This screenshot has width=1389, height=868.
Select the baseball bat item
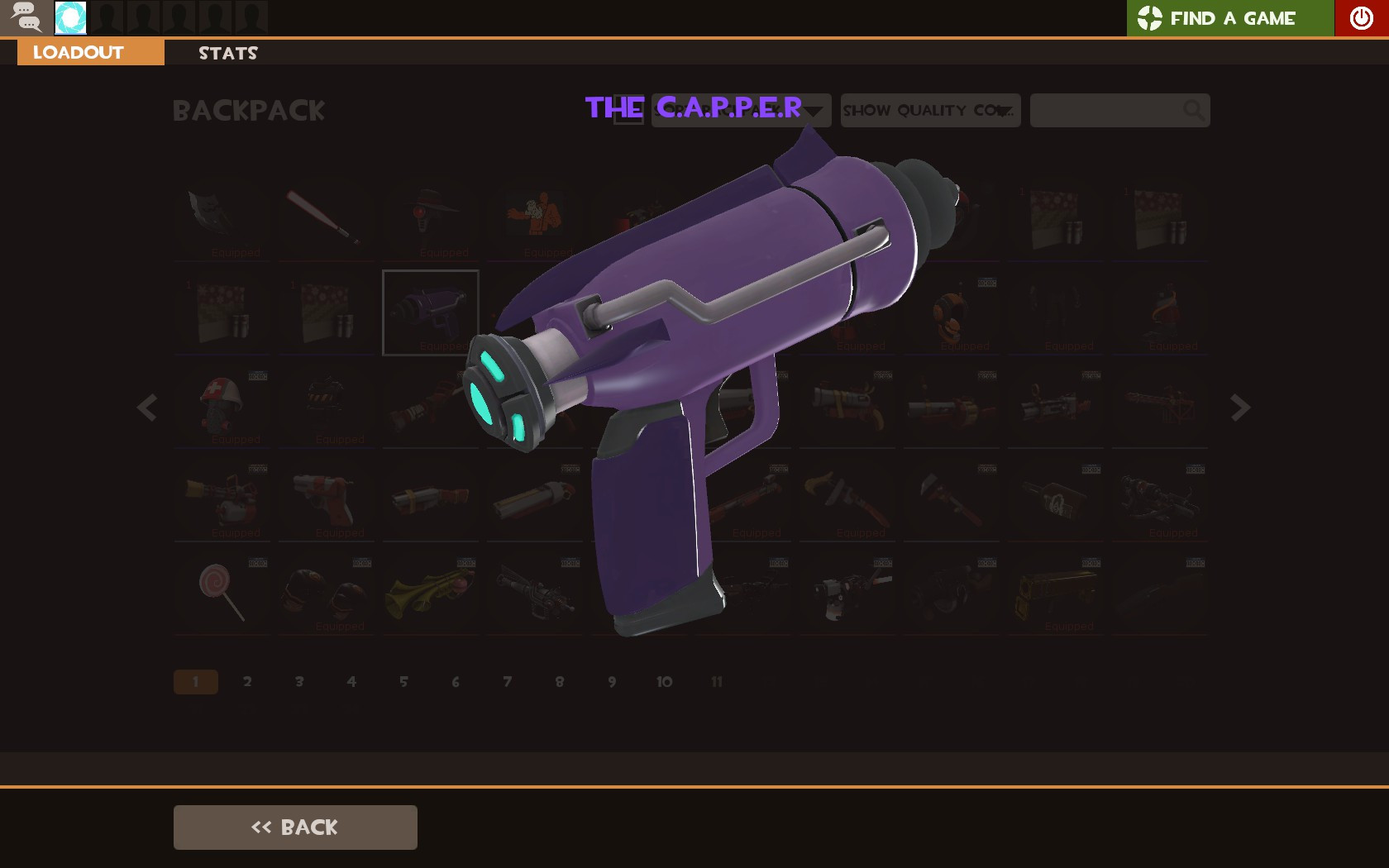pyautogui.click(x=326, y=218)
